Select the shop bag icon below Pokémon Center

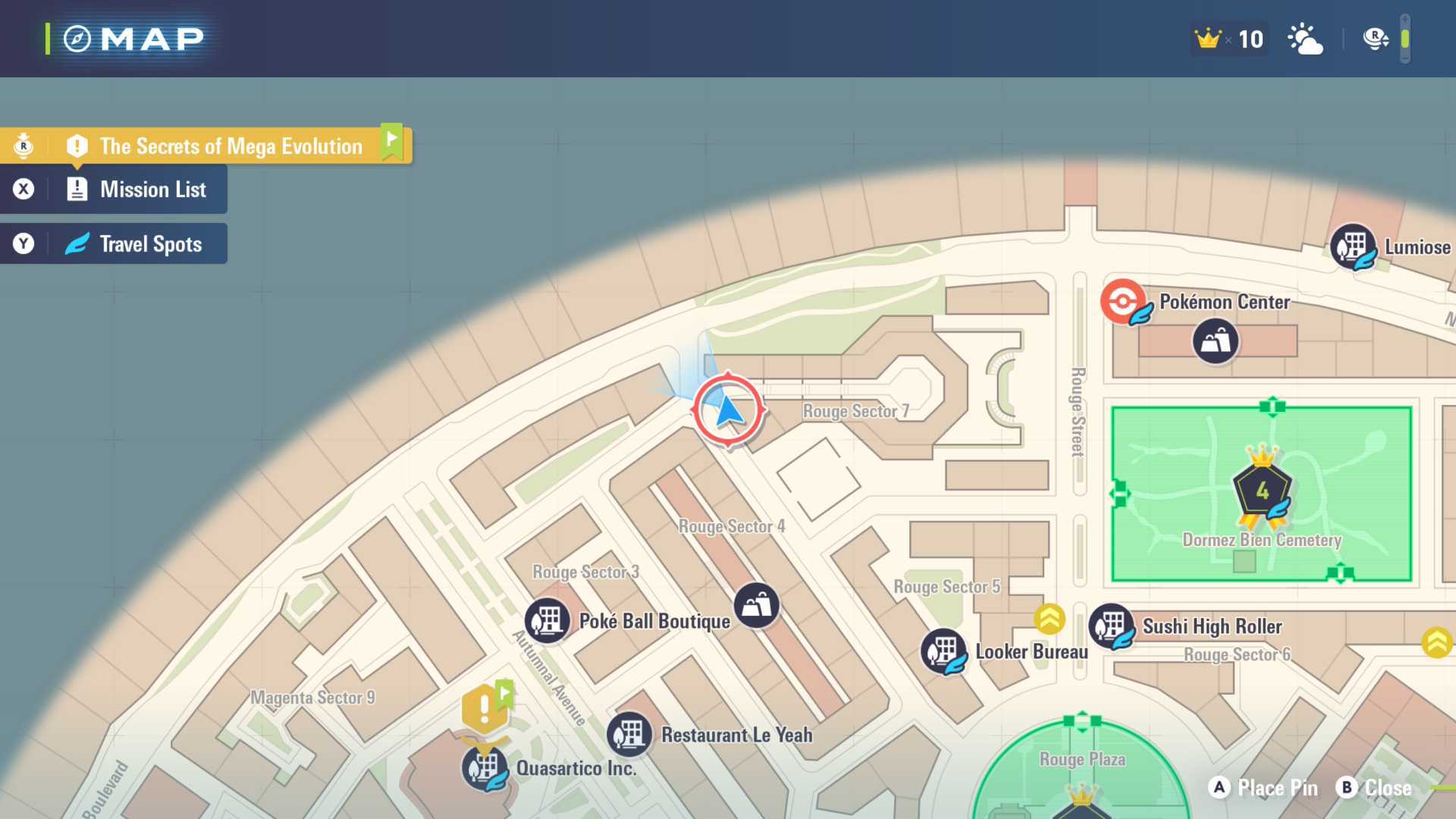point(1216,341)
